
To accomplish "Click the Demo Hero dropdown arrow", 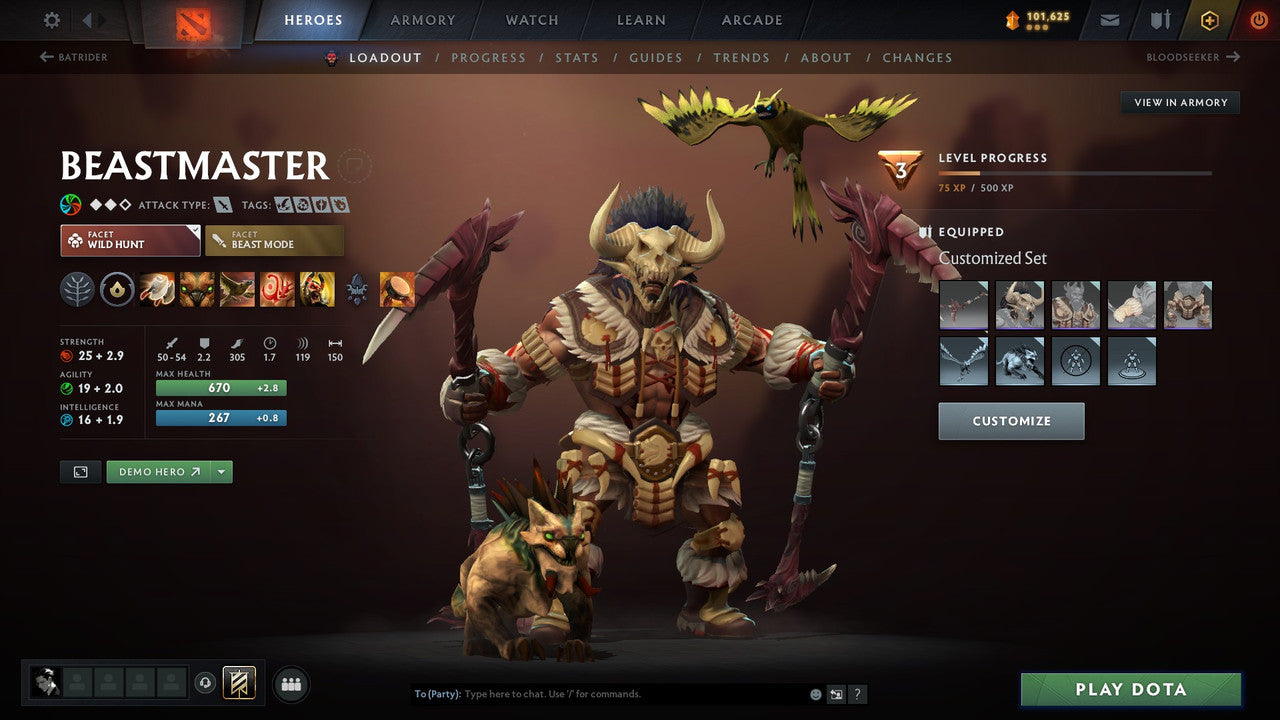I will (219, 471).
